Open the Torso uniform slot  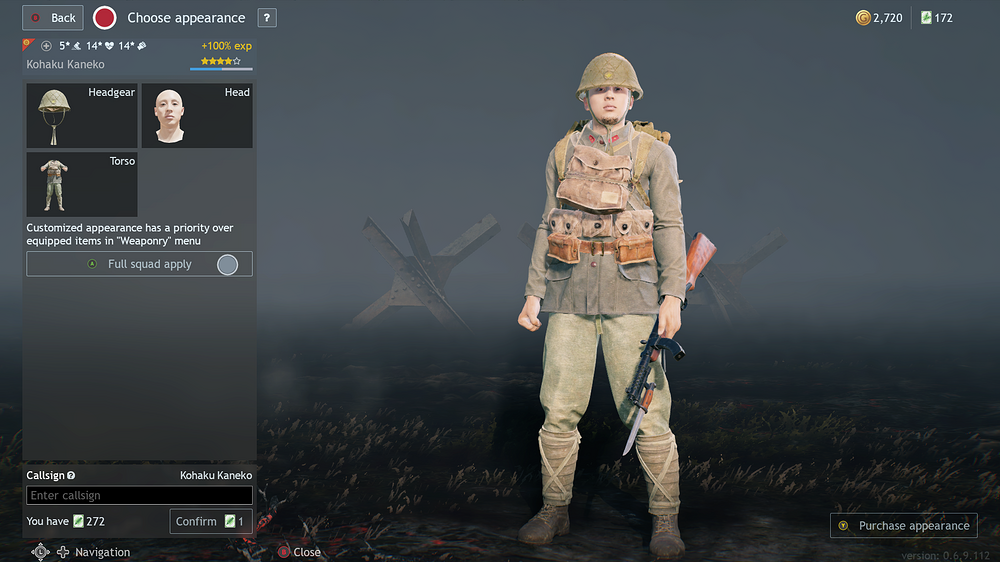pyautogui.click(x=82, y=184)
